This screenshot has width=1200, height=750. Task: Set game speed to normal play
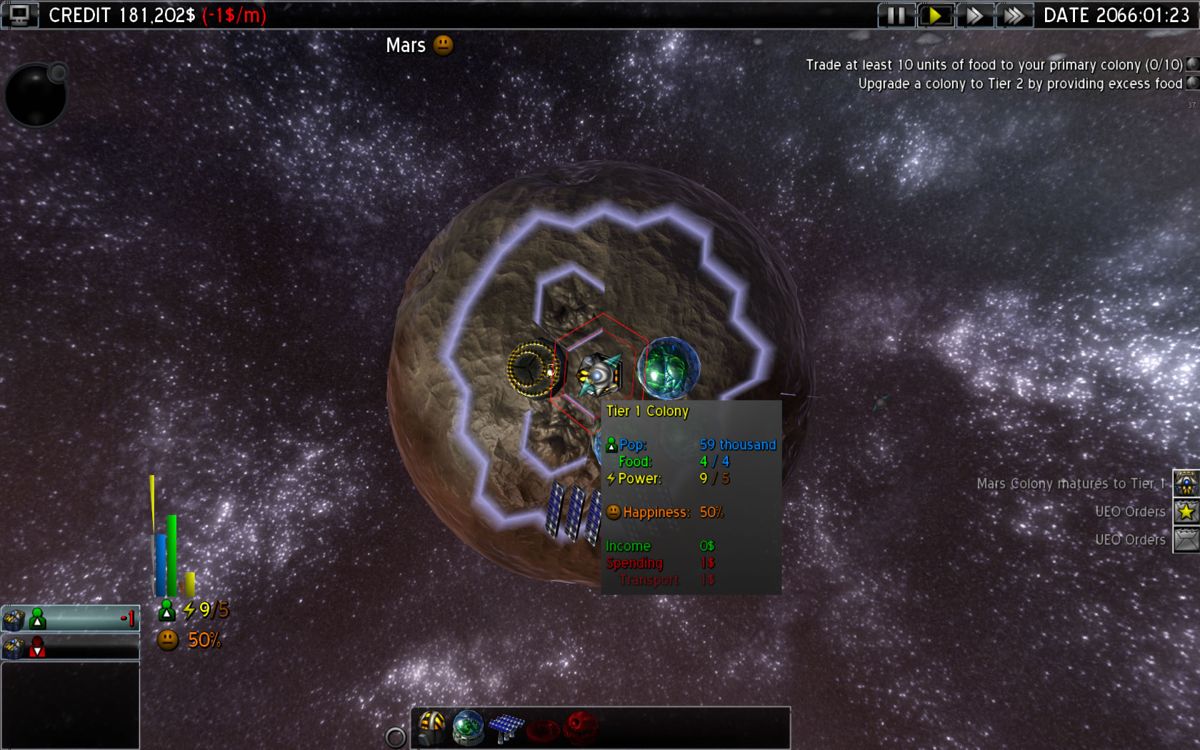[x=935, y=15]
